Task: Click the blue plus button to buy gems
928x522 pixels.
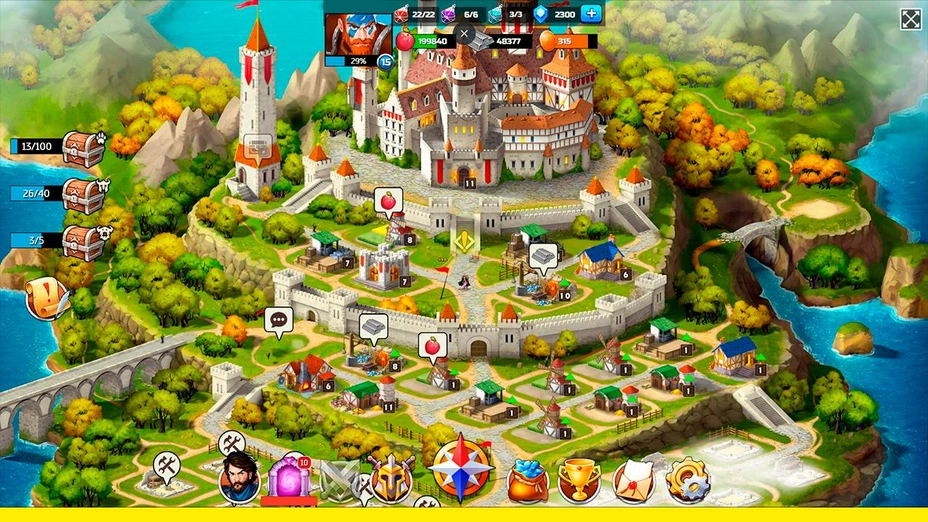Action: click(592, 14)
